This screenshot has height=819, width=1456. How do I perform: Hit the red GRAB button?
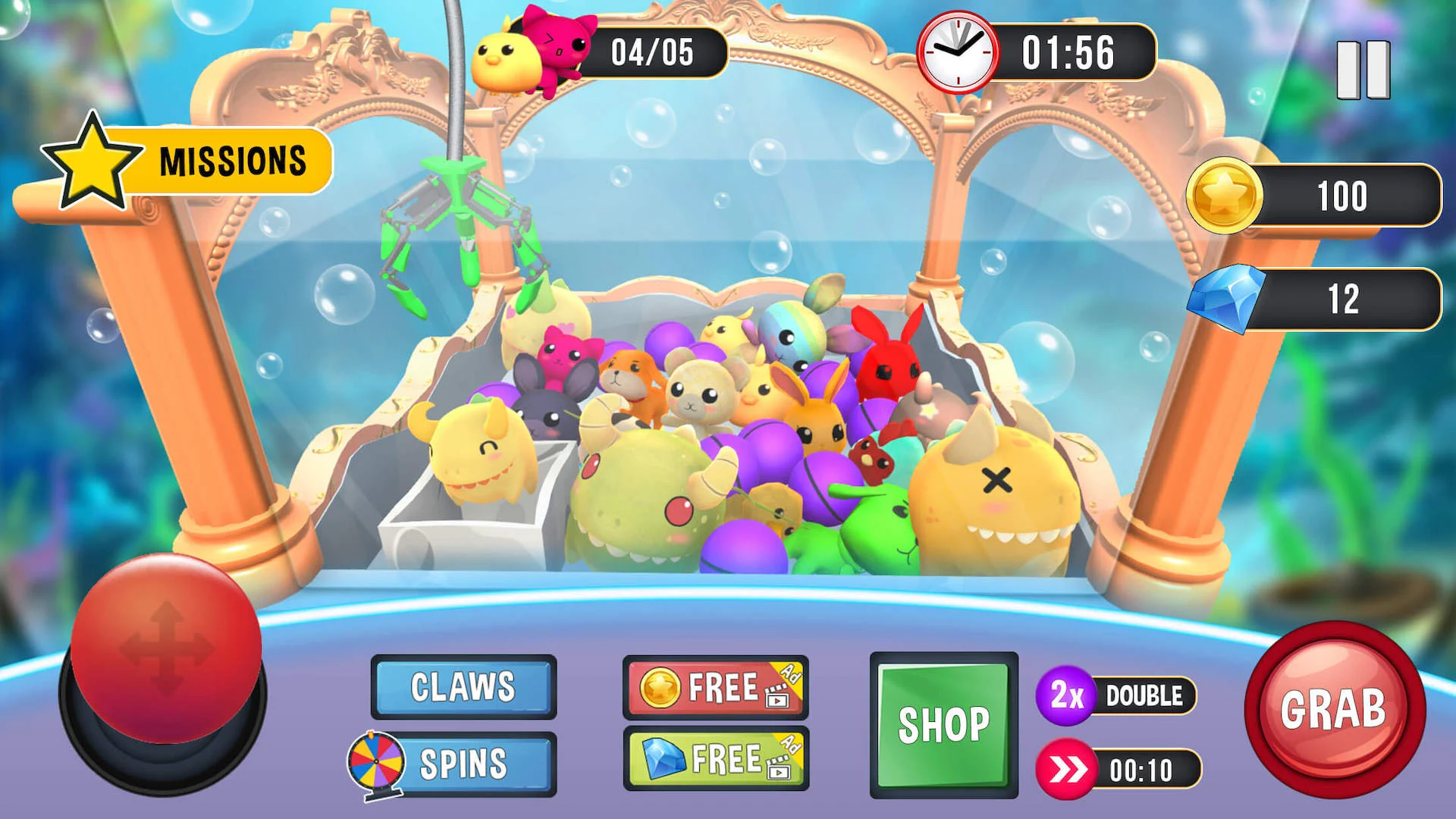[x=1334, y=709]
